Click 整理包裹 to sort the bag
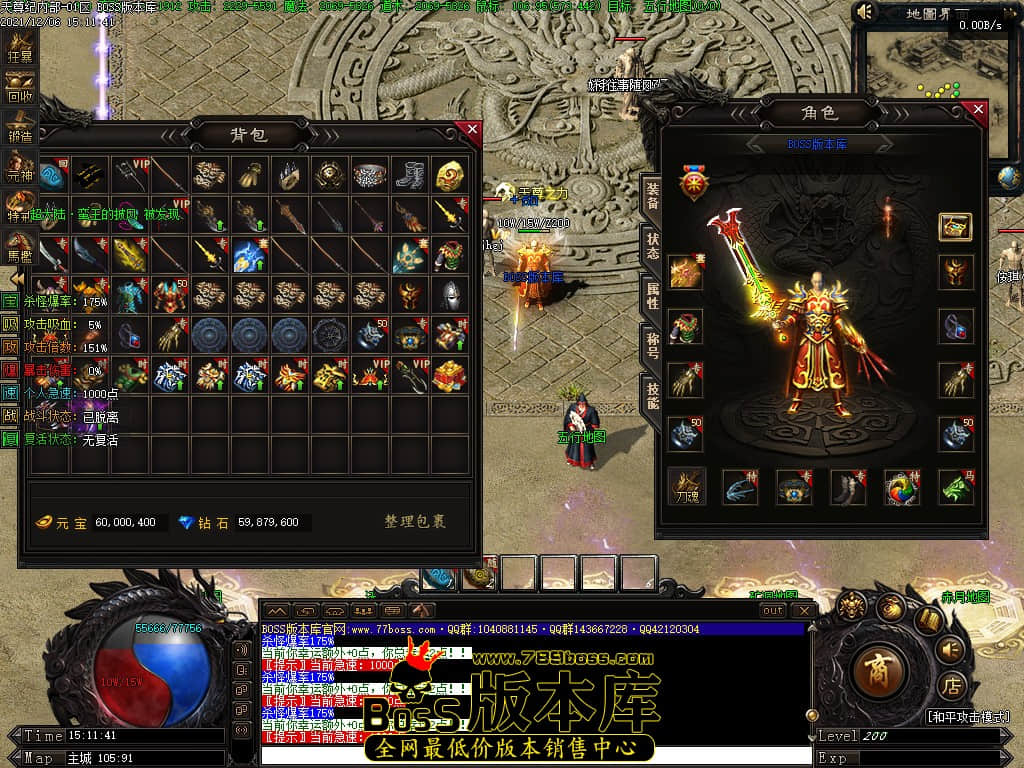This screenshot has width=1024, height=768. [415, 521]
